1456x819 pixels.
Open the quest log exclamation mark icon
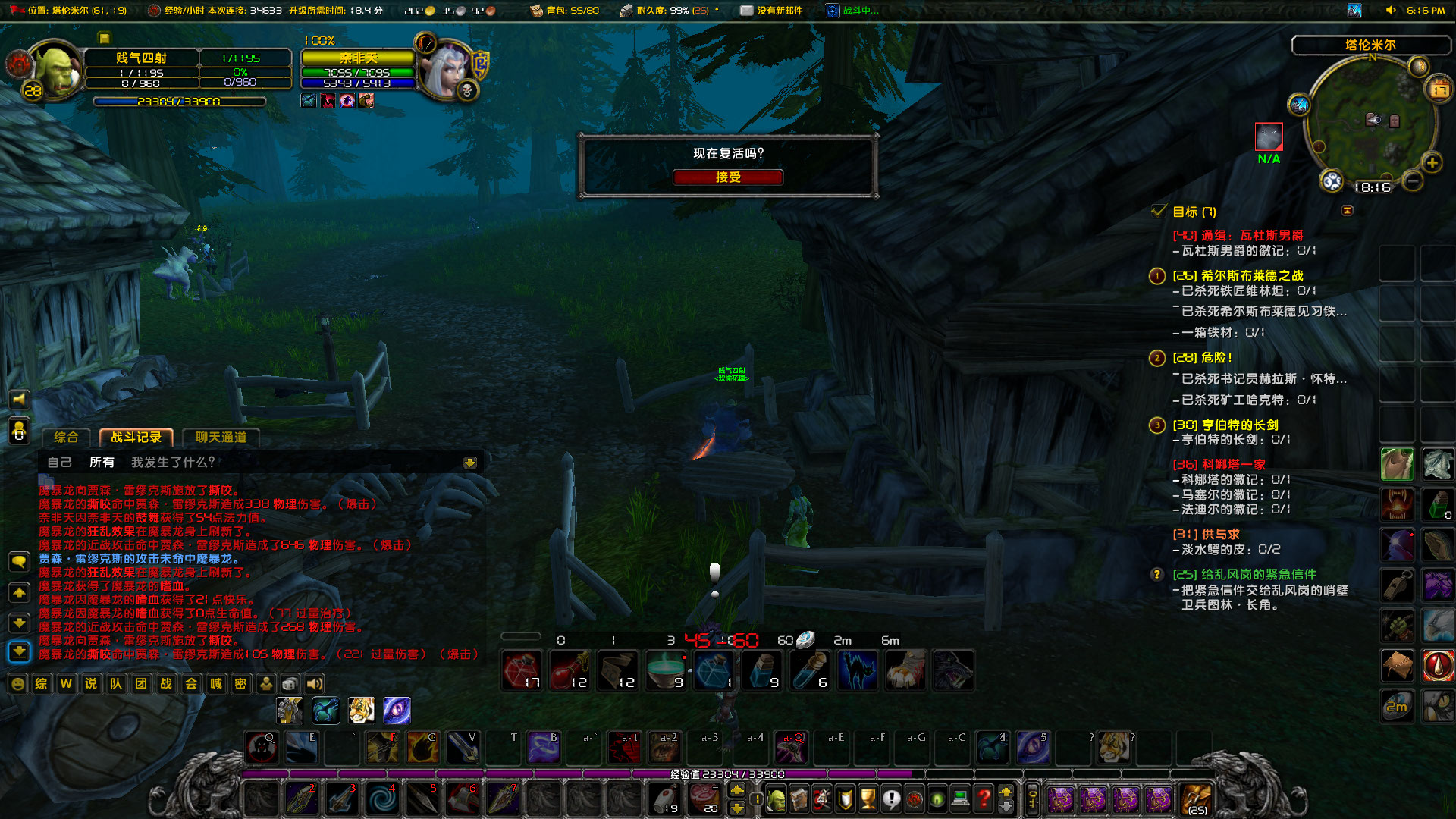891,800
